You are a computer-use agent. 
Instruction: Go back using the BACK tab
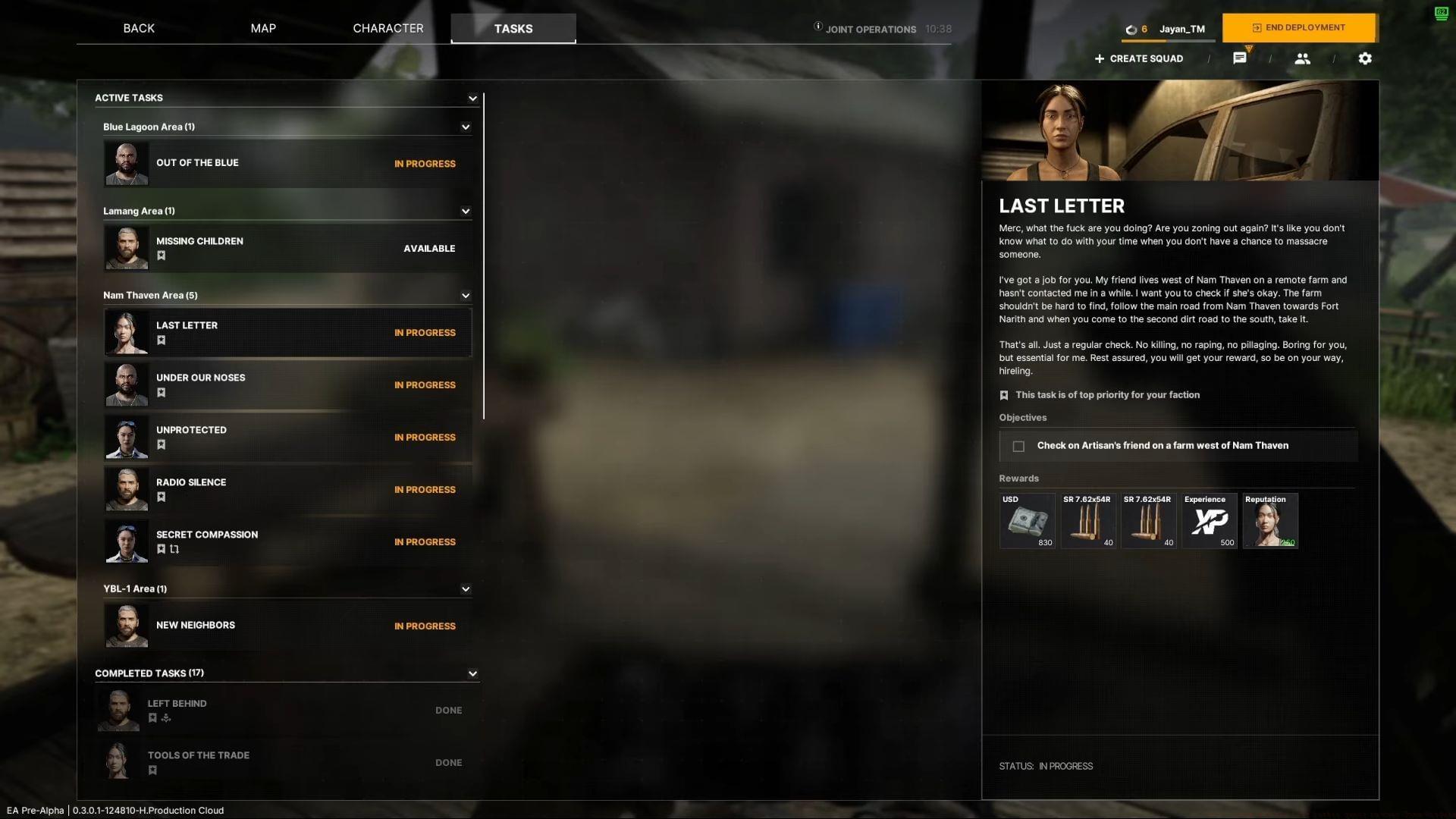[x=139, y=28]
